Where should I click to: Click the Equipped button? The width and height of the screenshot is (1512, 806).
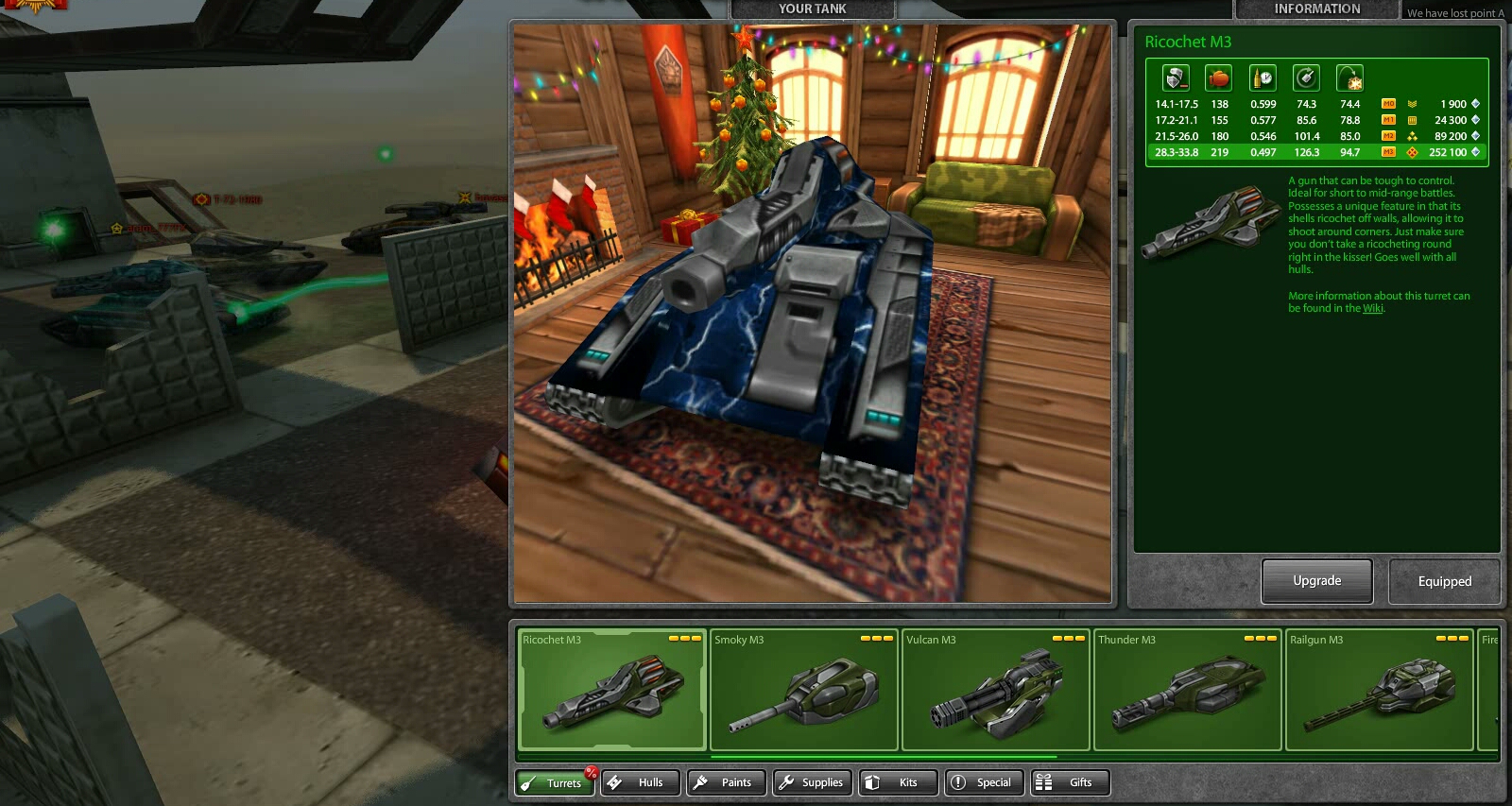pos(1444,581)
